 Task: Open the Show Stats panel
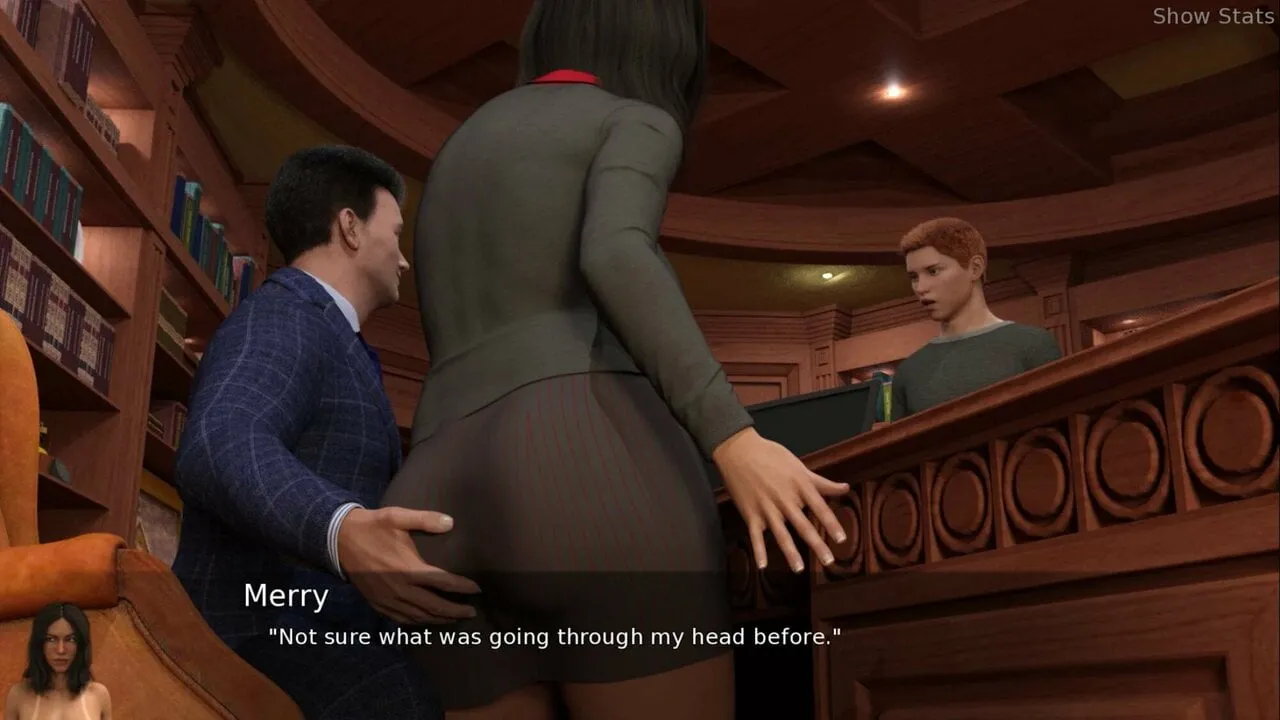click(1212, 16)
